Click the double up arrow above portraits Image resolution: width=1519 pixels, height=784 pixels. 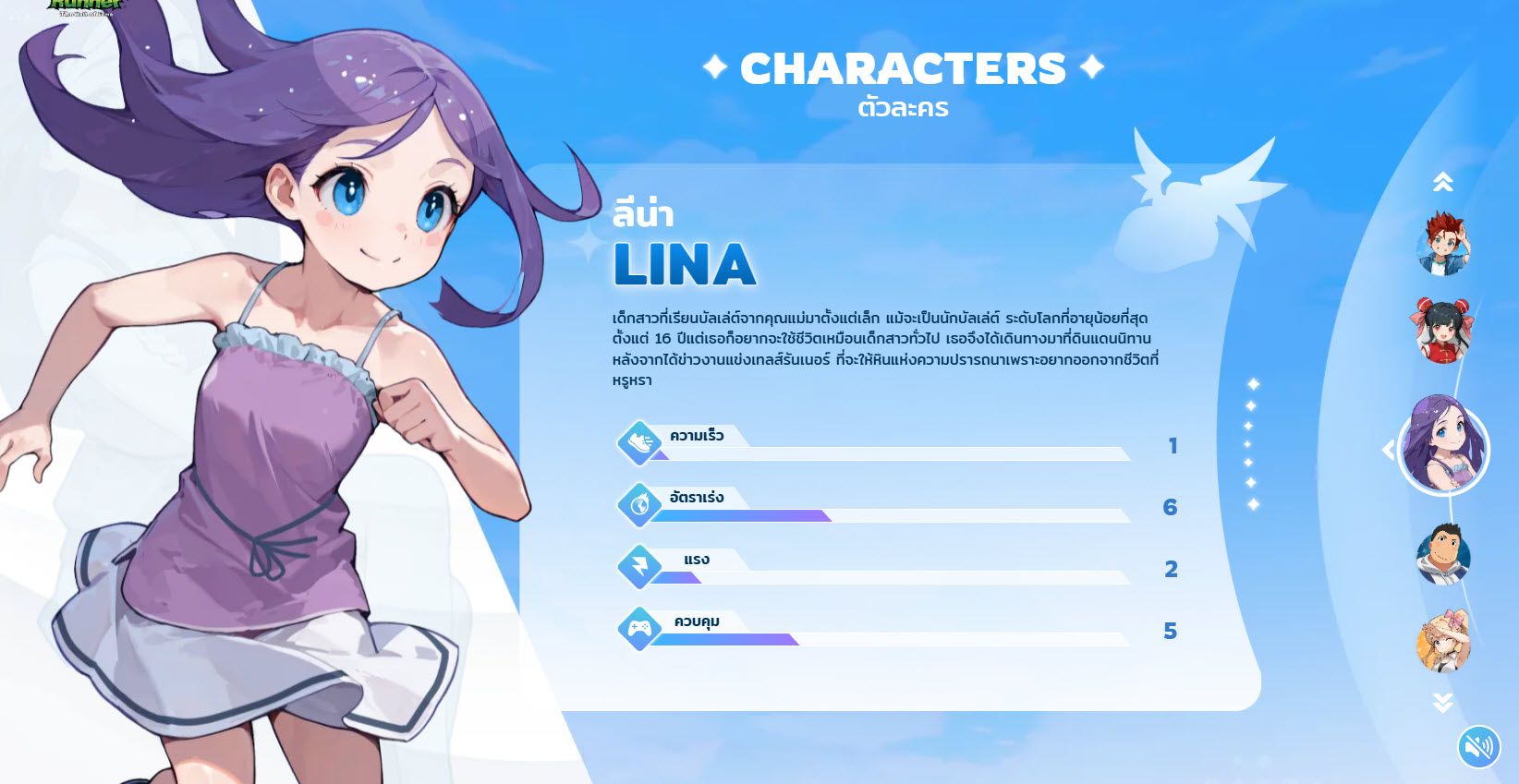(1442, 182)
